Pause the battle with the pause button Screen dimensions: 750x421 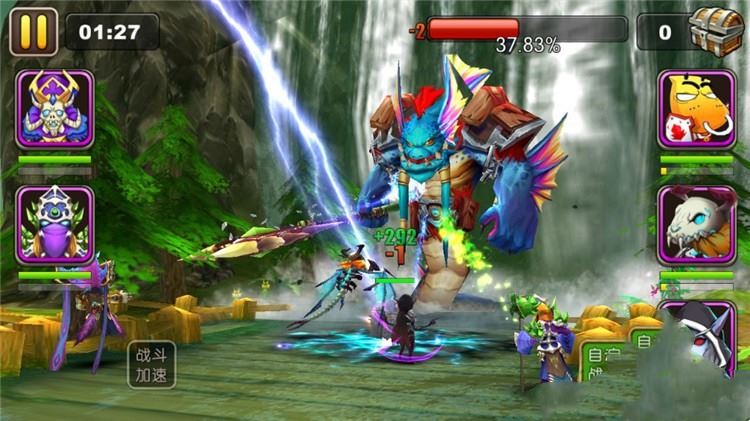point(33,31)
